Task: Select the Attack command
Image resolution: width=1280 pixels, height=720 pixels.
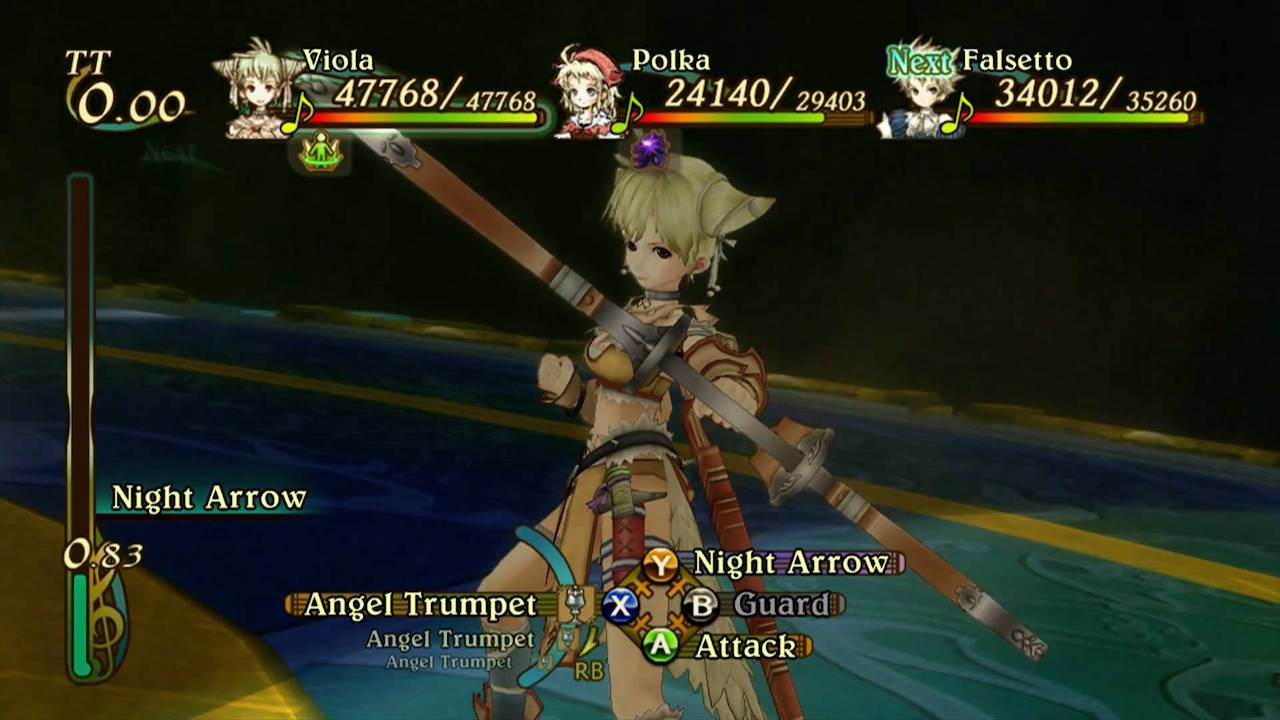Action: pyautogui.click(x=744, y=646)
